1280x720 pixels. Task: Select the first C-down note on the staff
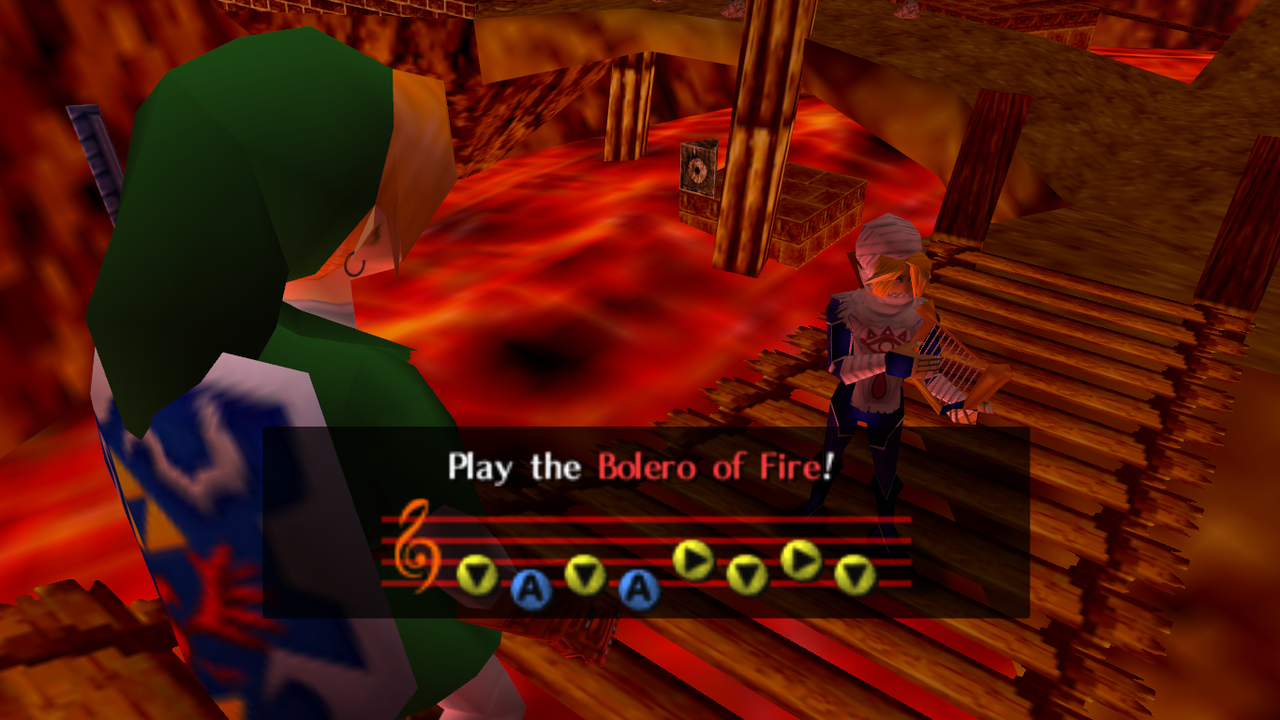point(478,574)
